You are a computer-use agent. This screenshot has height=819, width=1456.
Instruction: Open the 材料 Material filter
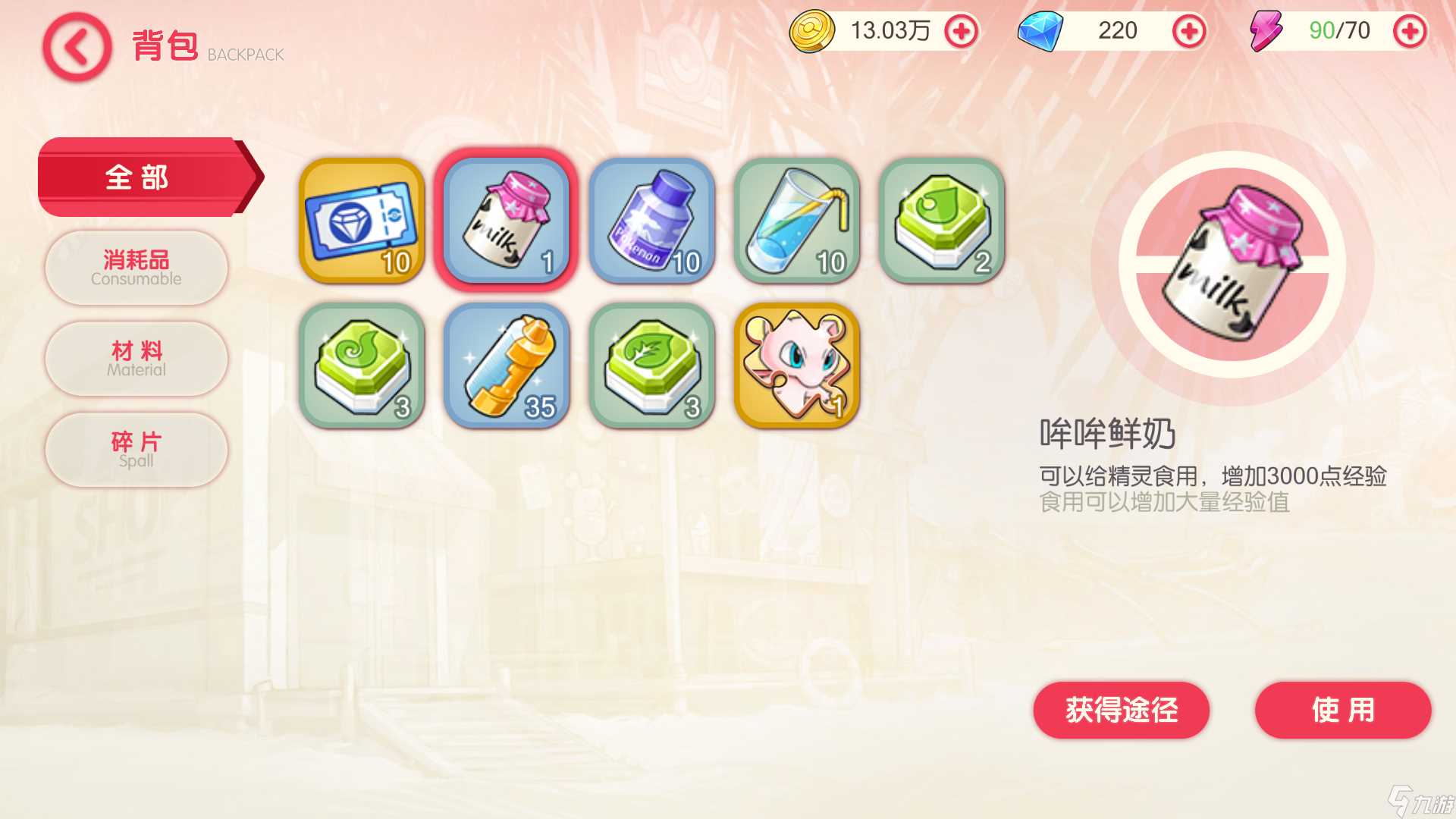pos(135,359)
